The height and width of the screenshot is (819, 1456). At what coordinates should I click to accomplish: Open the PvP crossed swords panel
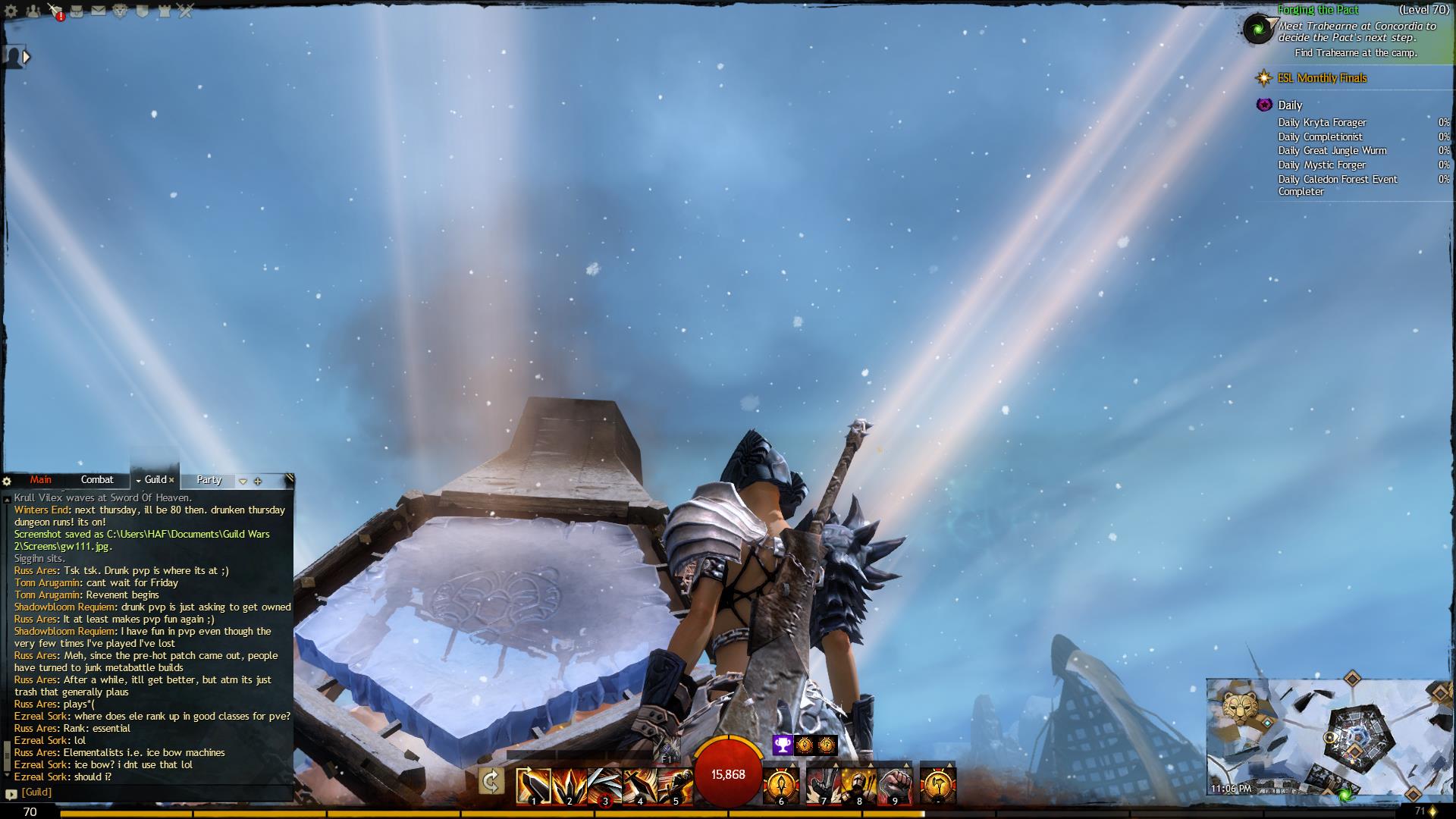185,11
